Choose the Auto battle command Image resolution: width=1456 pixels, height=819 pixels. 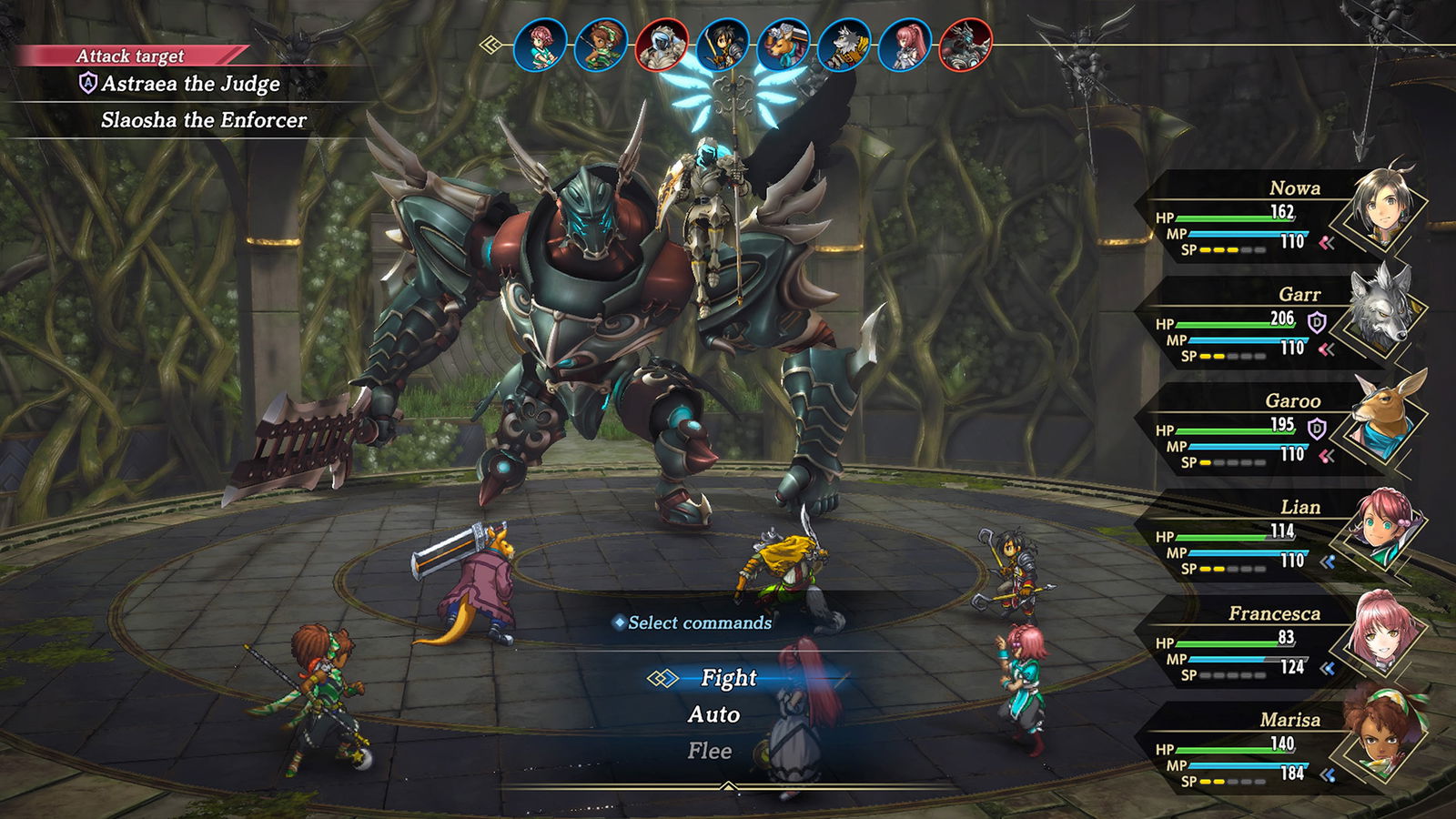[713, 715]
